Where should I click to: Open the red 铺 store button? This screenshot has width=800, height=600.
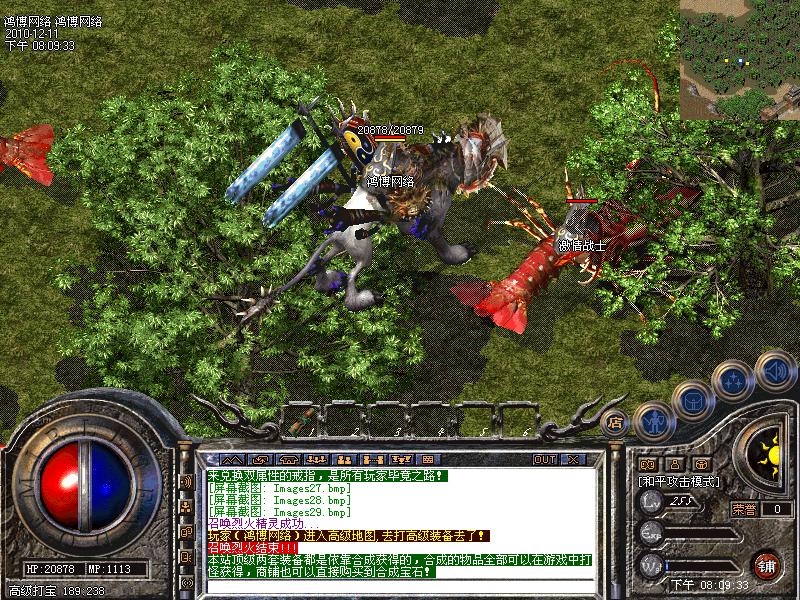(x=766, y=563)
